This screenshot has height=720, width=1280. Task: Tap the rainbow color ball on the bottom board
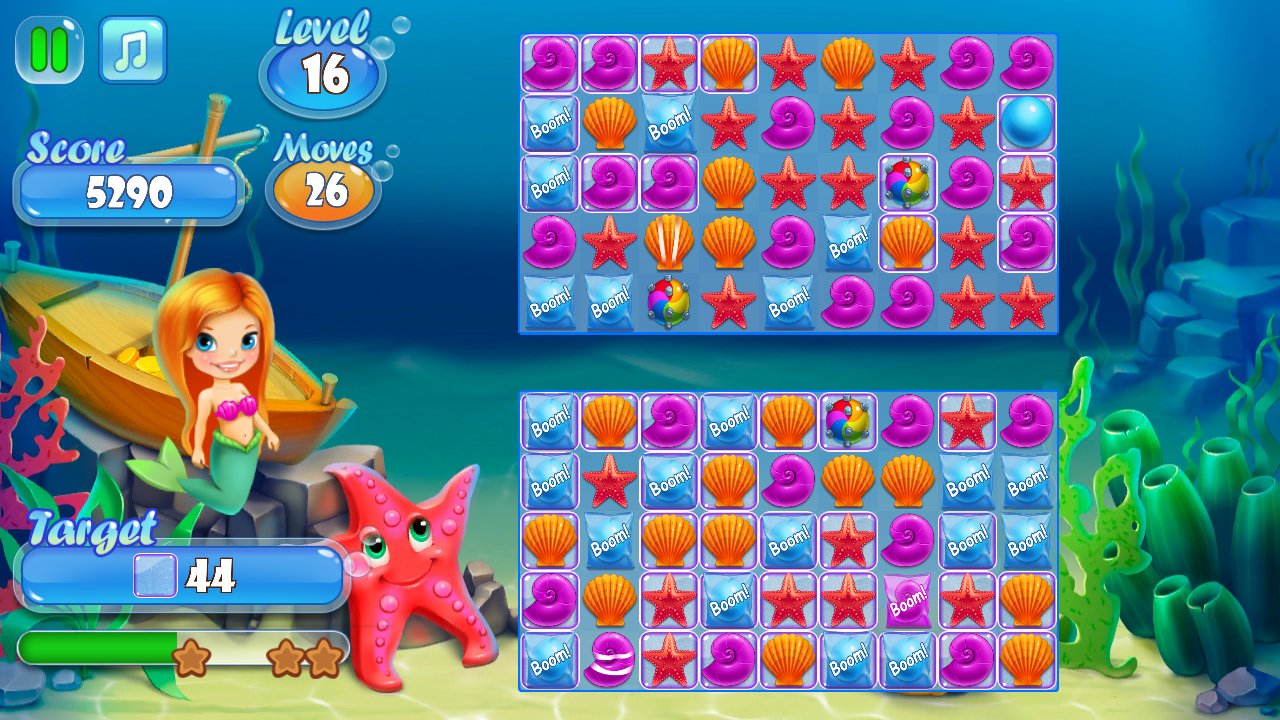[x=848, y=423]
